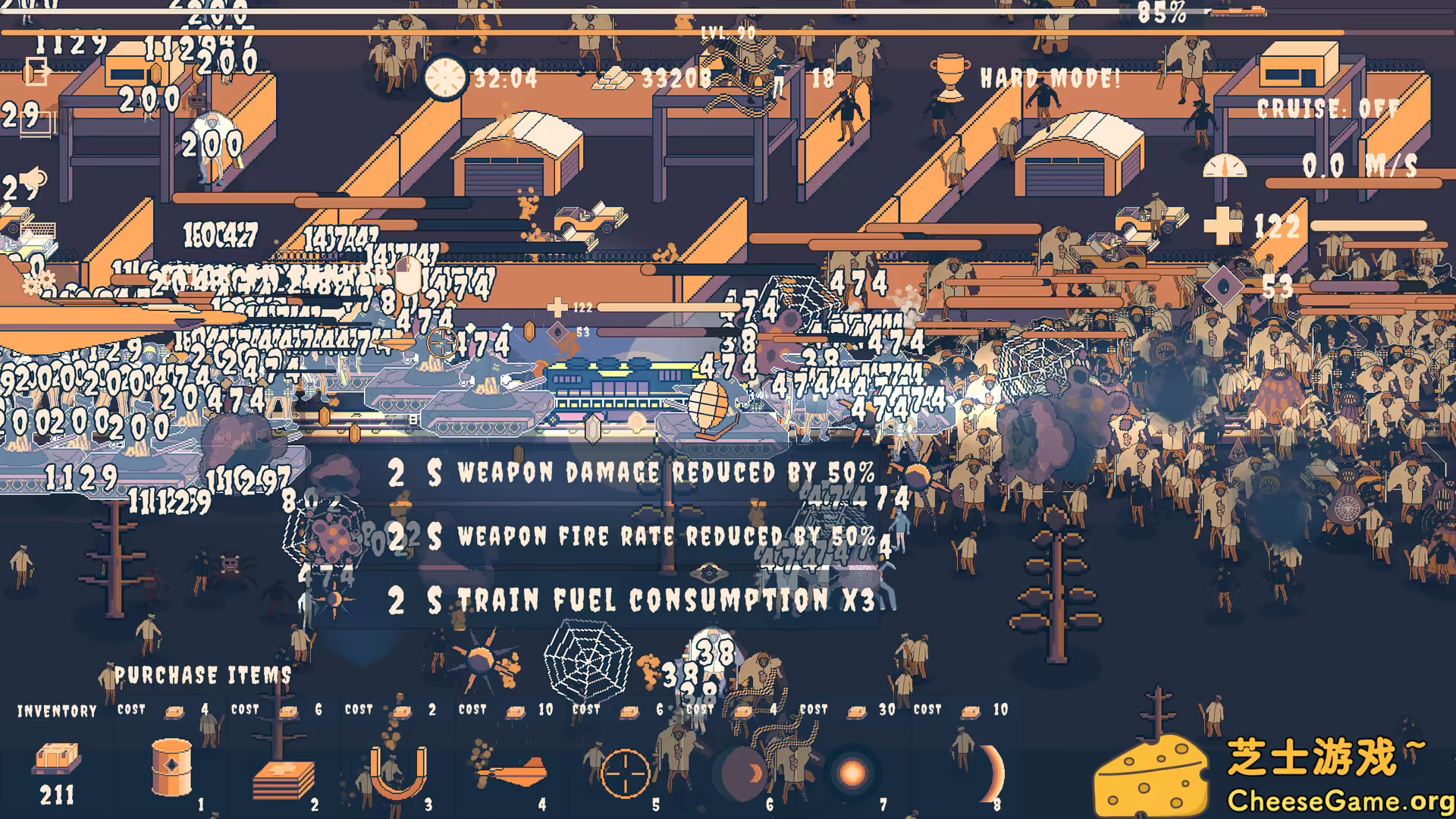Click the clock icon next to the timer
The width and height of the screenshot is (1456, 819).
[444, 78]
